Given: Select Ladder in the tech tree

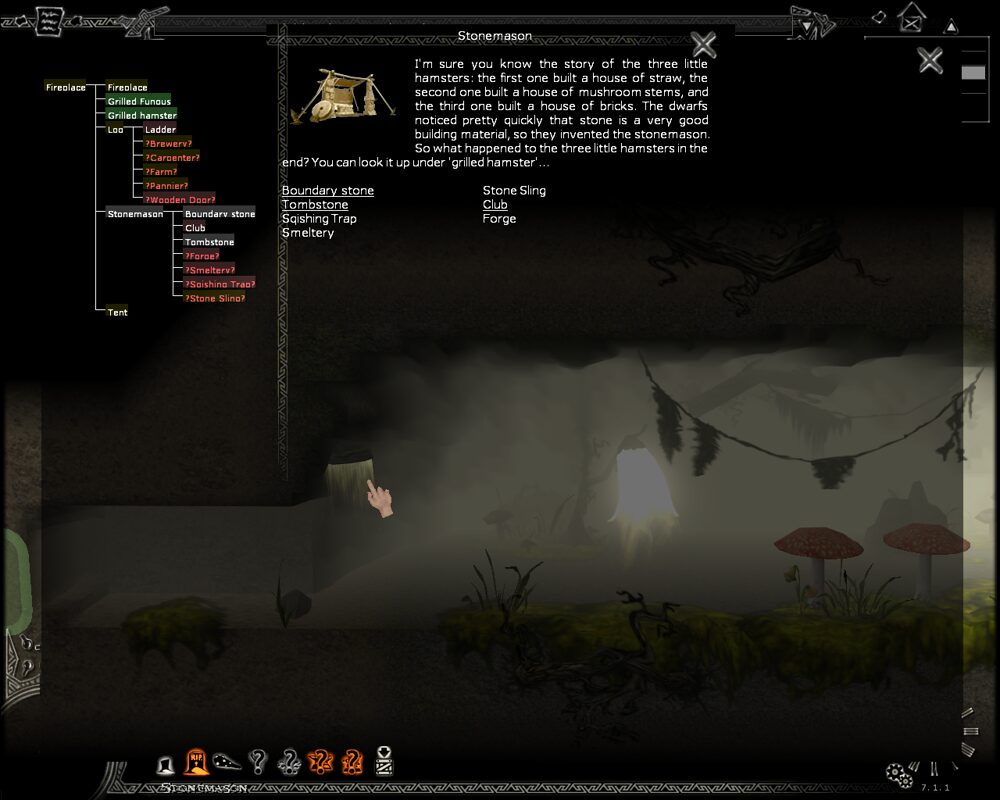Looking at the screenshot, I should [x=160, y=130].
